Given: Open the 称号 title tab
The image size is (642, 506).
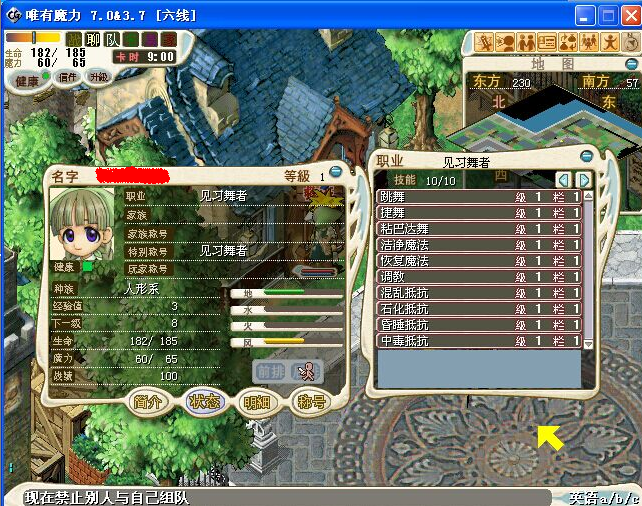Looking at the screenshot, I should pyautogui.click(x=312, y=402).
